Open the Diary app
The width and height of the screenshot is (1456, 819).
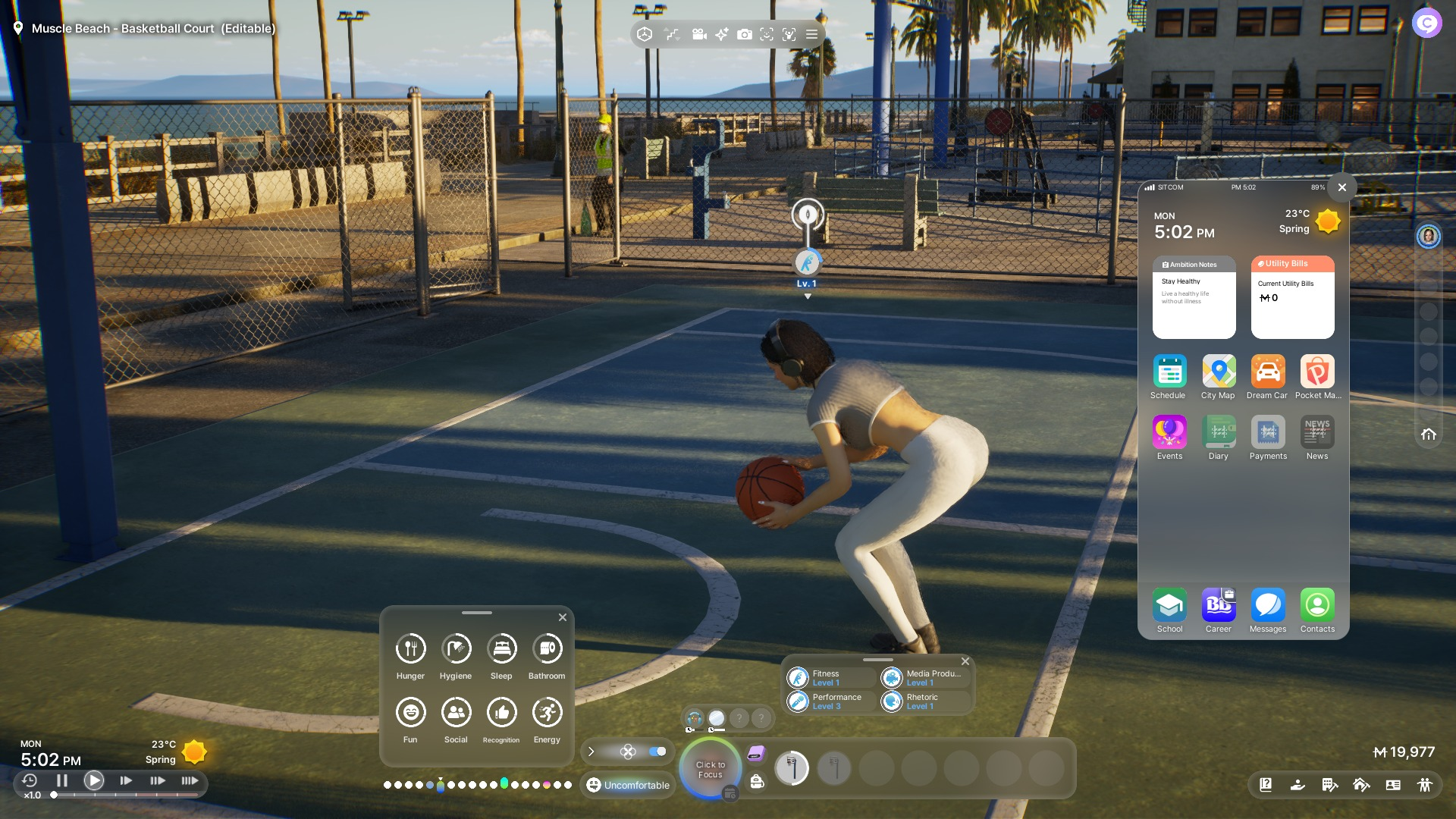tap(1219, 433)
